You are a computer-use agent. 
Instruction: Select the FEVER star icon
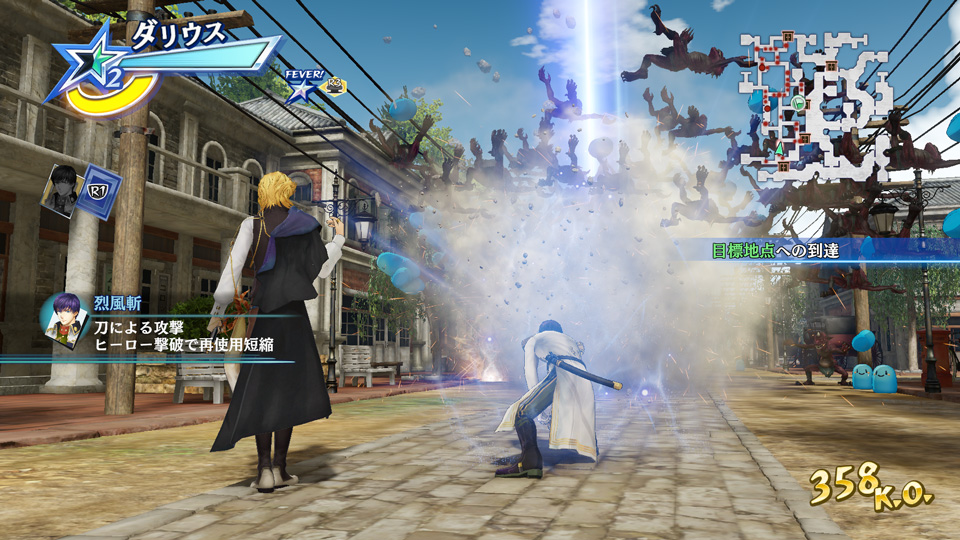coord(300,90)
